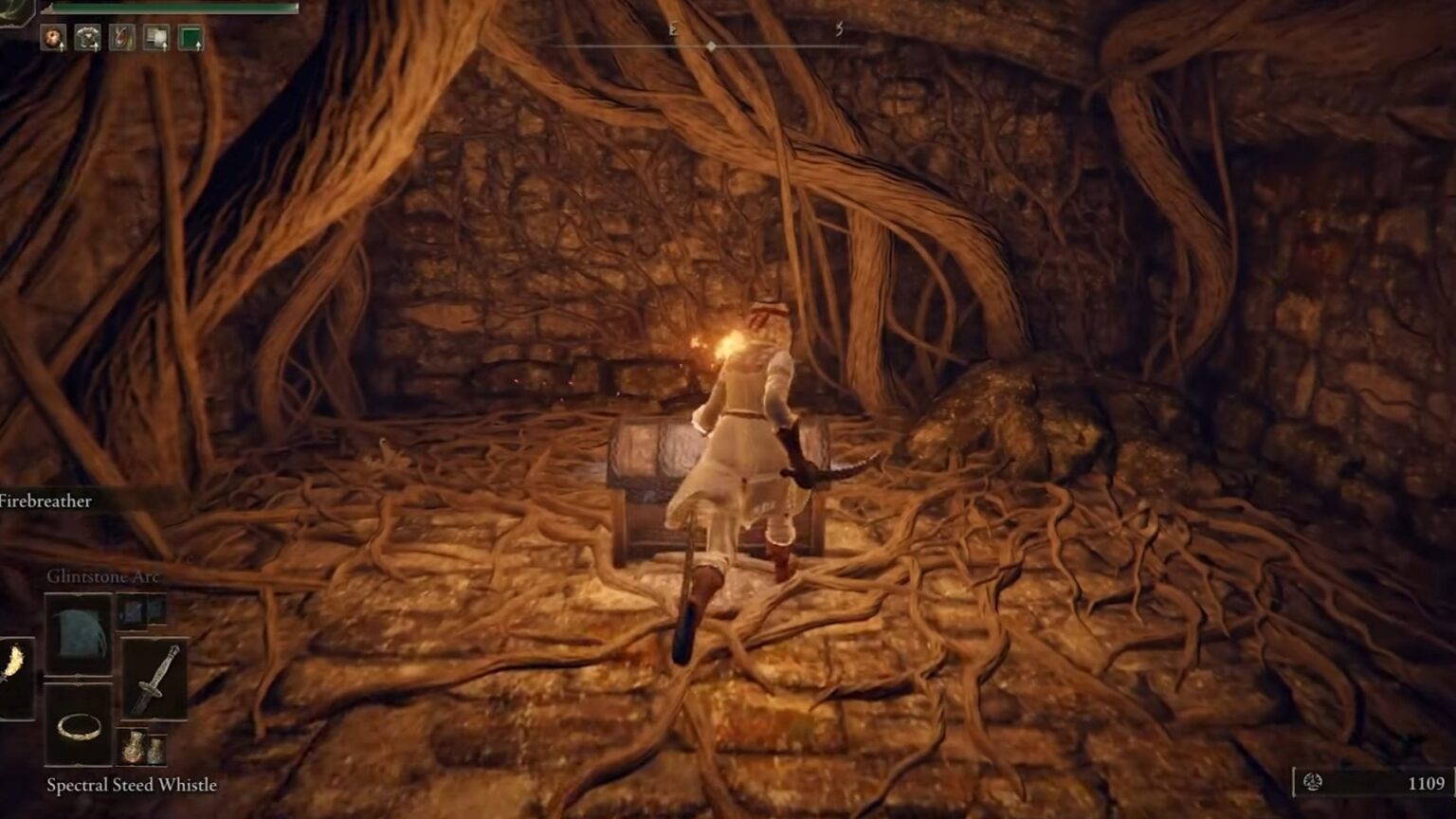Click the golden talisman ring icon

point(80,727)
